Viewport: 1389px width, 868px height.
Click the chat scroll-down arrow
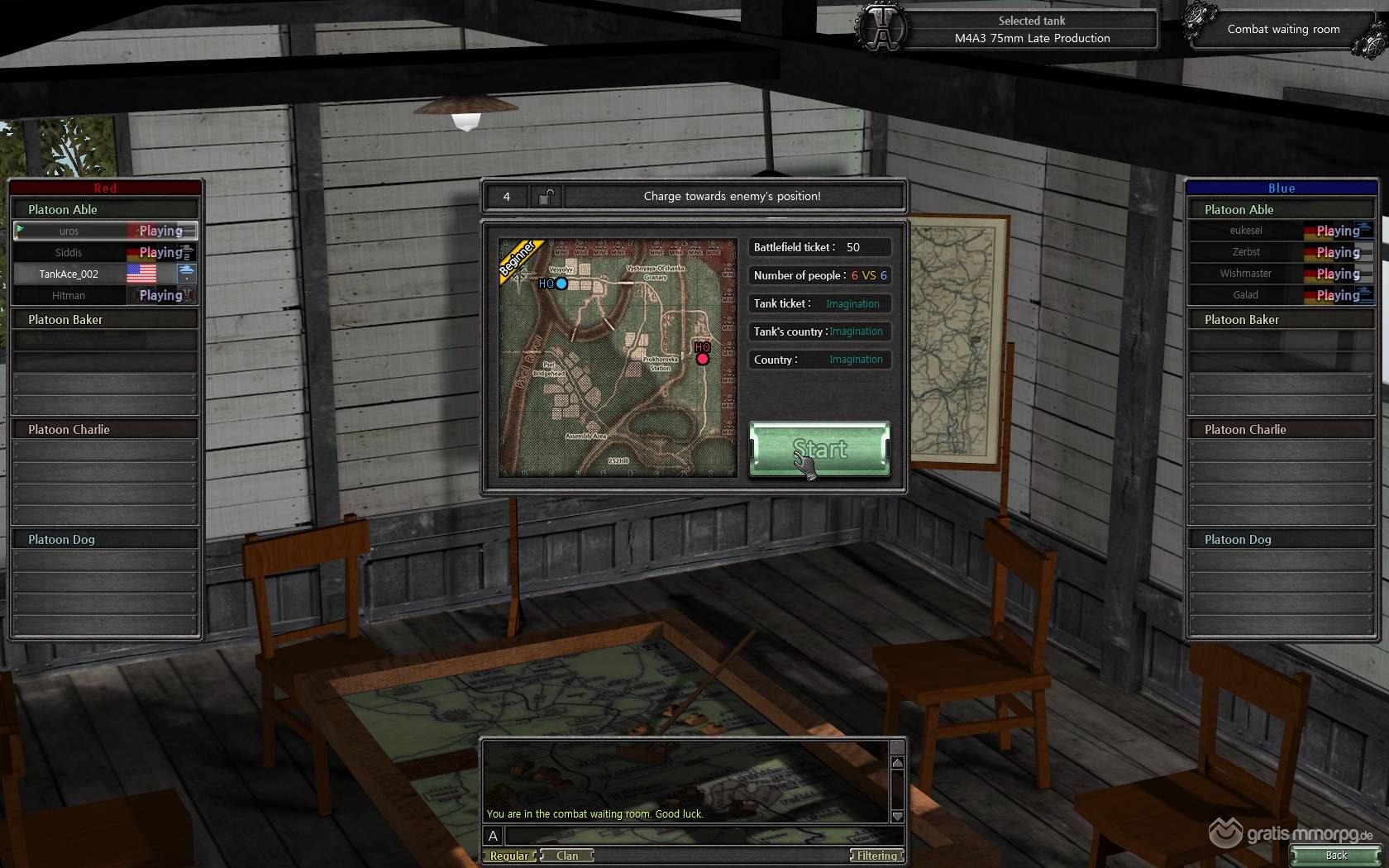coord(897,816)
